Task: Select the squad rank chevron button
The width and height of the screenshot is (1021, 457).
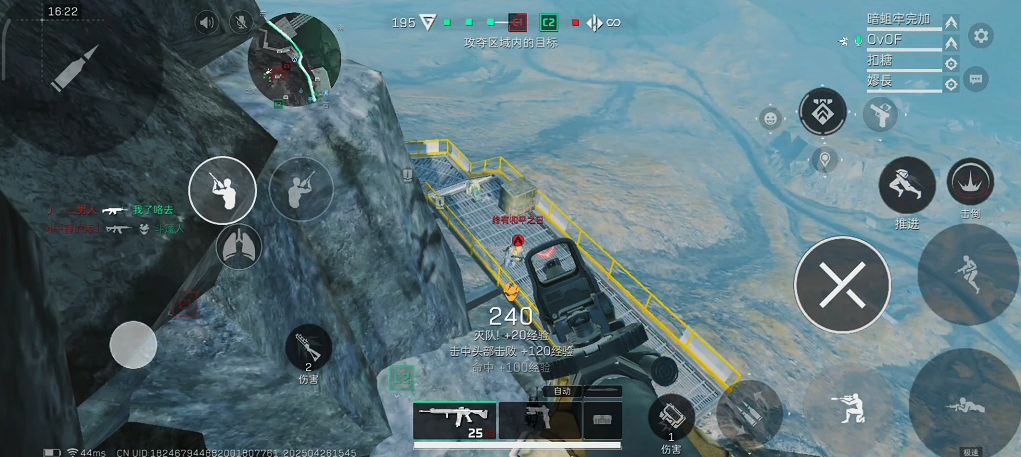Action: [823, 111]
